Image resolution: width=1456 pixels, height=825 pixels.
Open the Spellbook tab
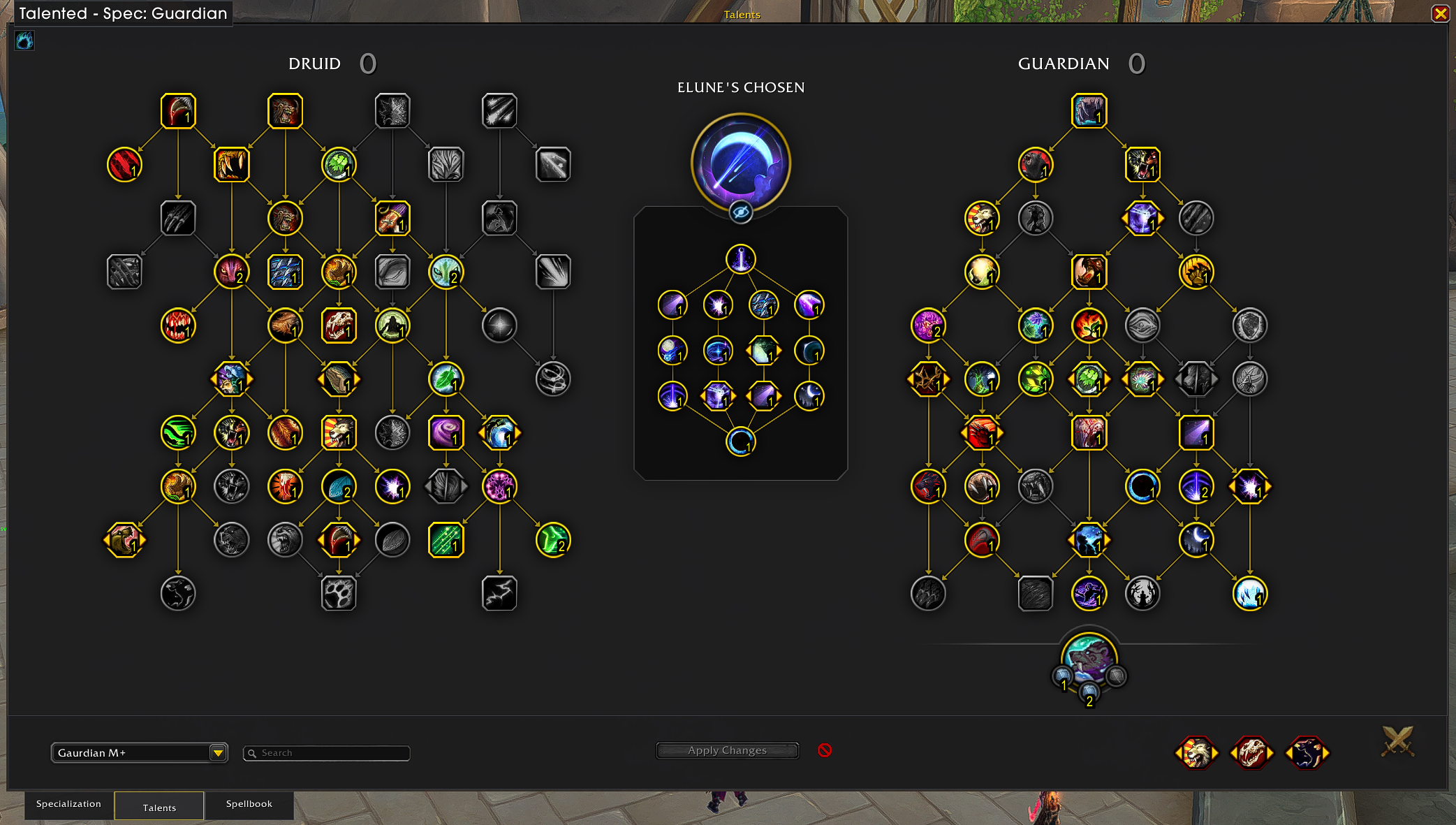coord(249,804)
